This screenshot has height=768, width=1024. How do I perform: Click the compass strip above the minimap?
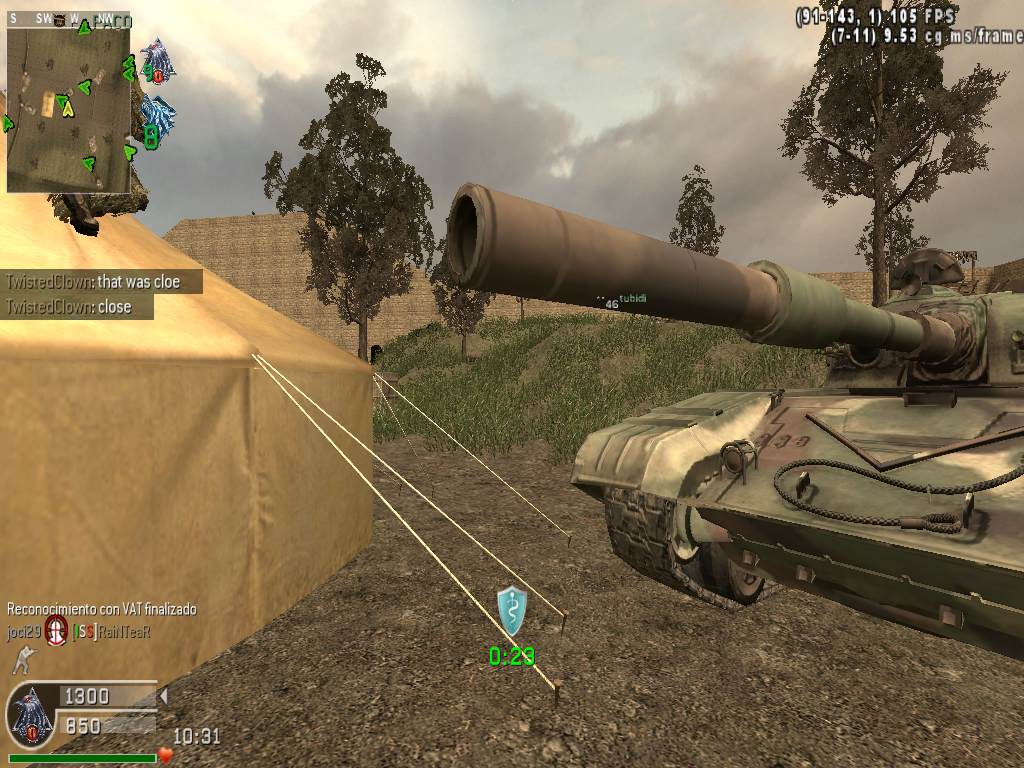[68, 19]
